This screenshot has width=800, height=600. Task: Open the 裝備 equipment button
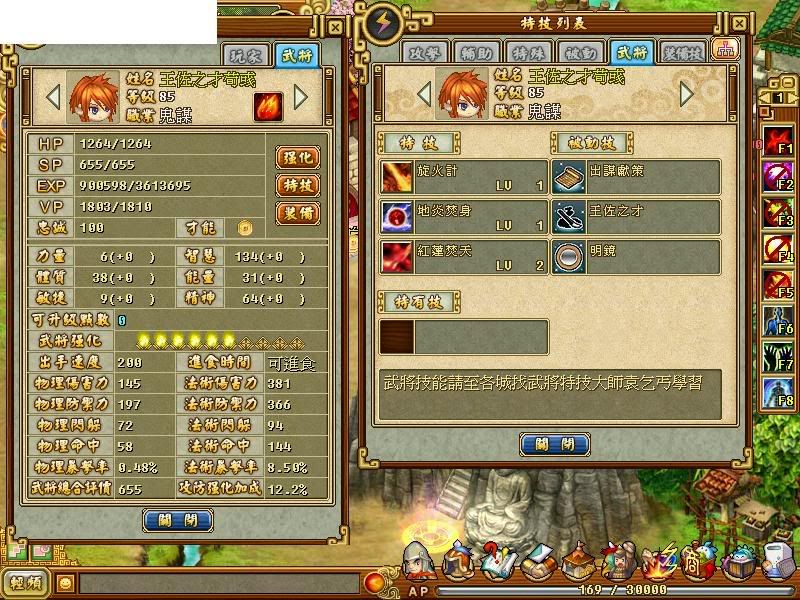tap(298, 213)
